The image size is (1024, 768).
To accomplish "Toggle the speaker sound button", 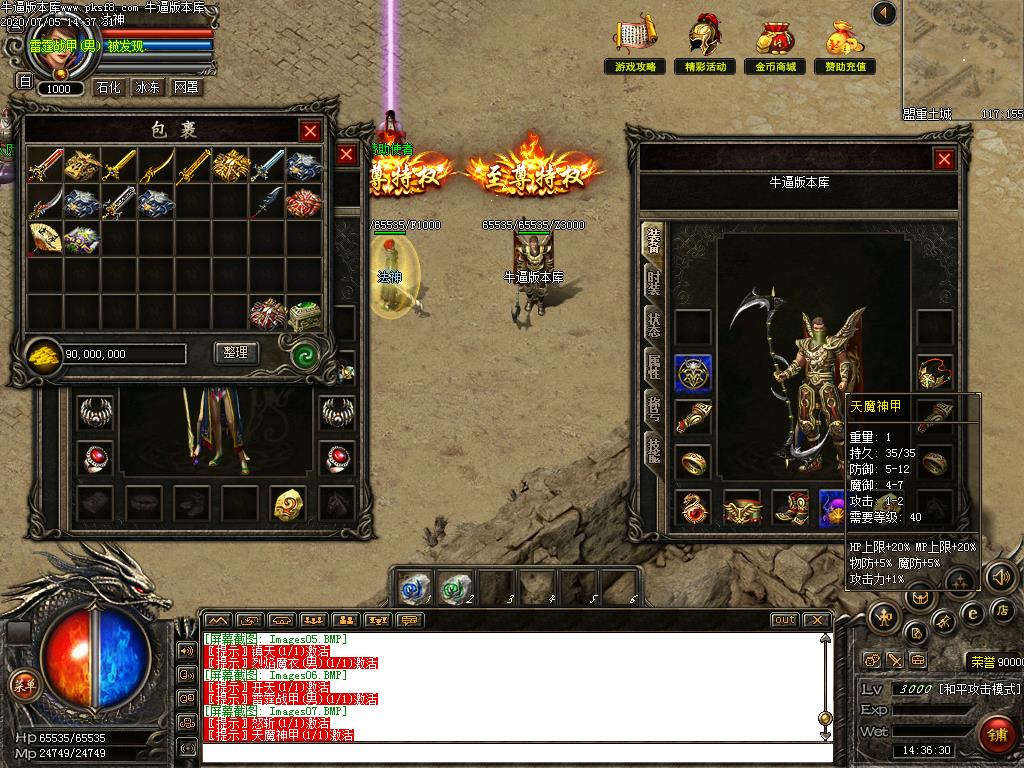I will pyautogui.click(x=1001, y=577).
